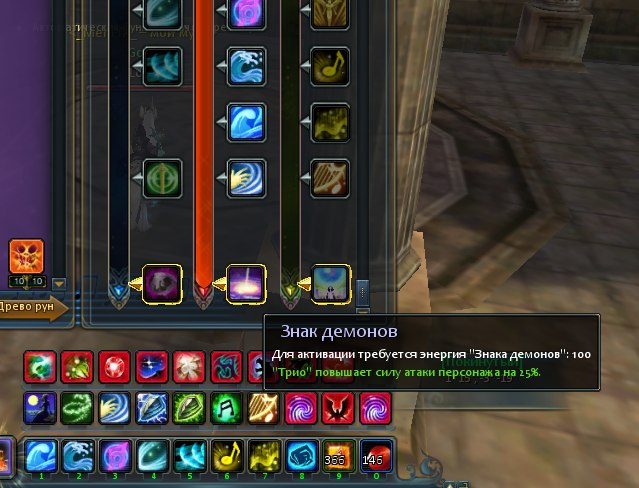Use the pink spiral skill in hotbar slot 3
Viewport: 639px width, 488px height.
(x=115, y=456)
